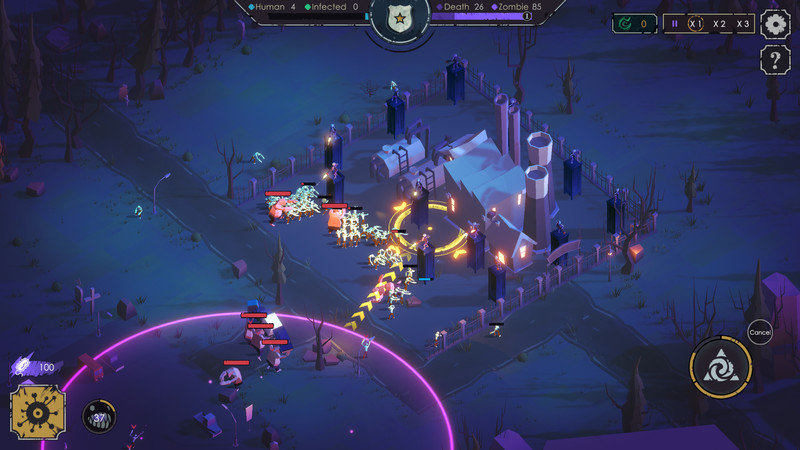Pause the game
The height and width of the screenshot is (450, 800).
674,23
